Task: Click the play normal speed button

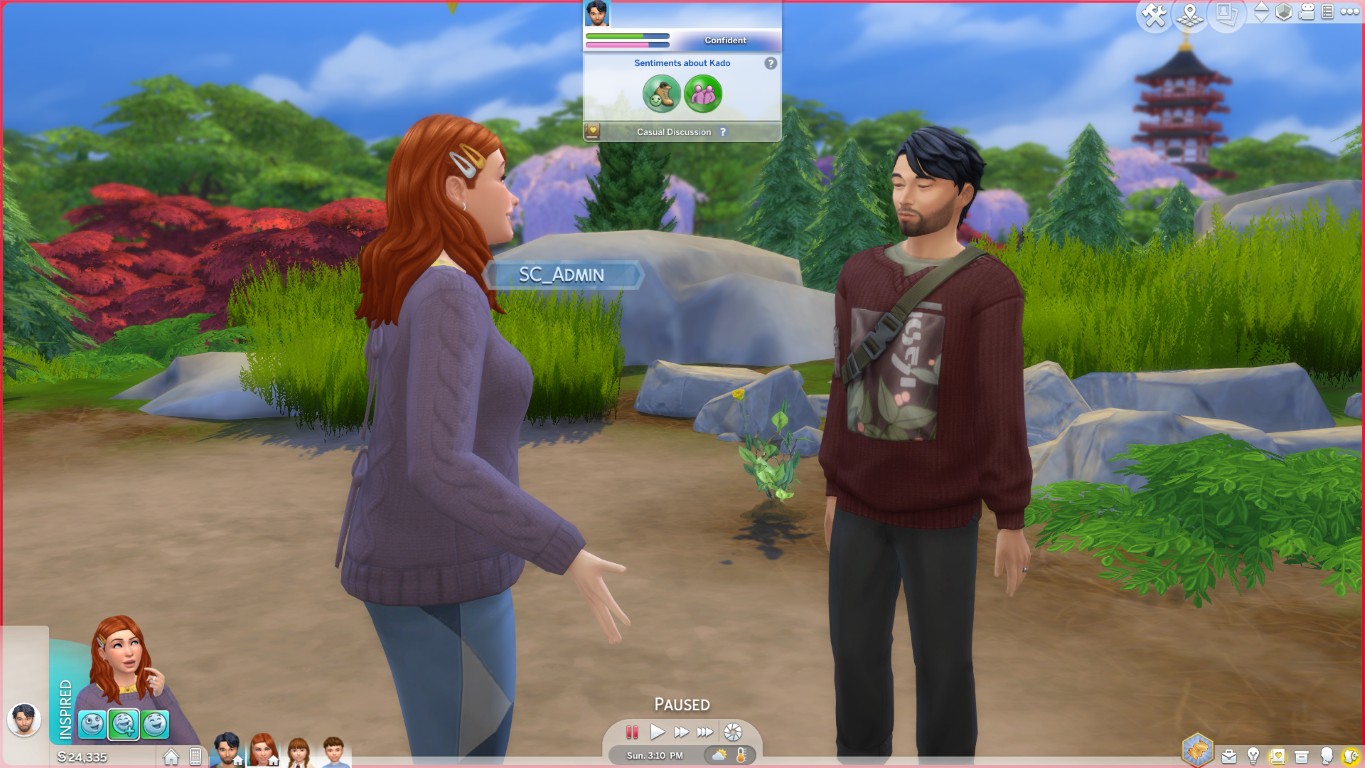Action: (657, 732)
